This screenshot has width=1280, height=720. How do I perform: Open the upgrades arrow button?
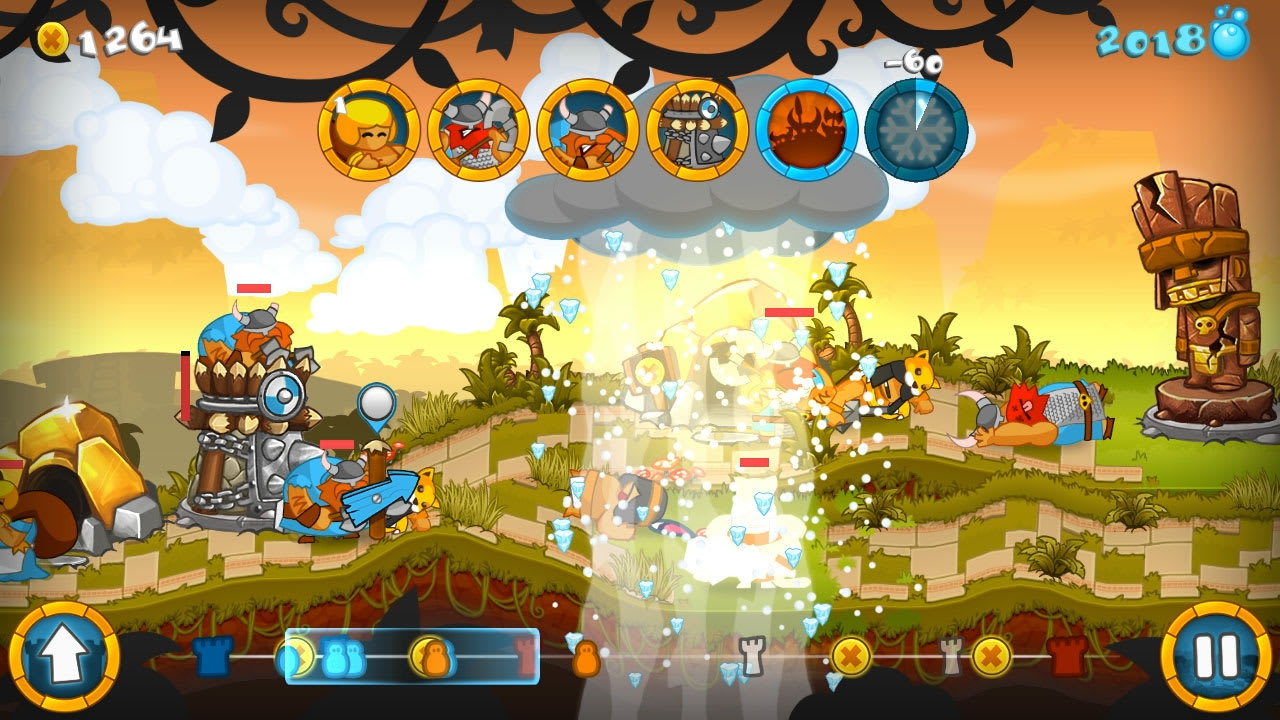(62, 658)
